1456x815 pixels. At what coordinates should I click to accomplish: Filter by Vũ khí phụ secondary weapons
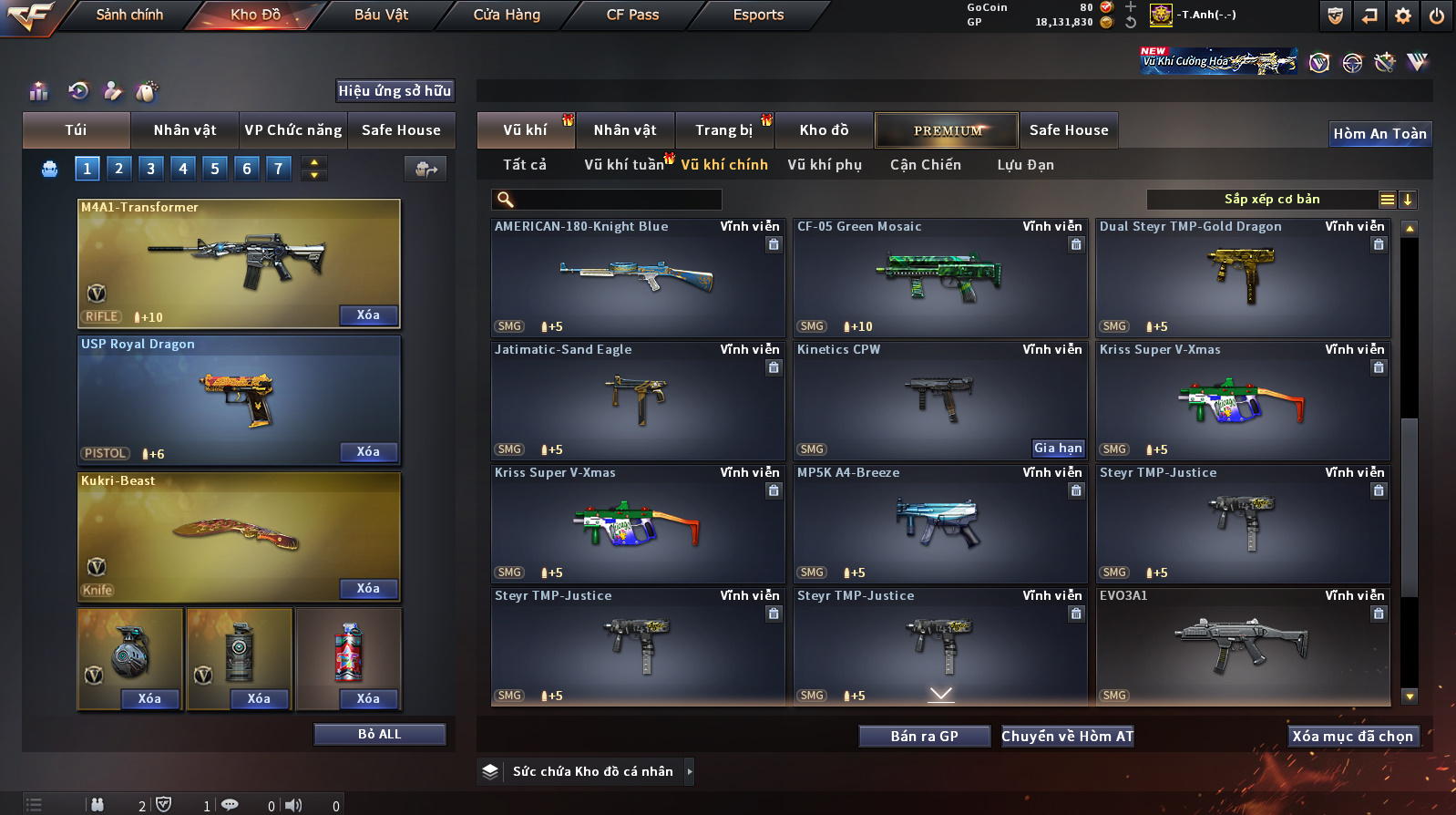click(825, 165)
